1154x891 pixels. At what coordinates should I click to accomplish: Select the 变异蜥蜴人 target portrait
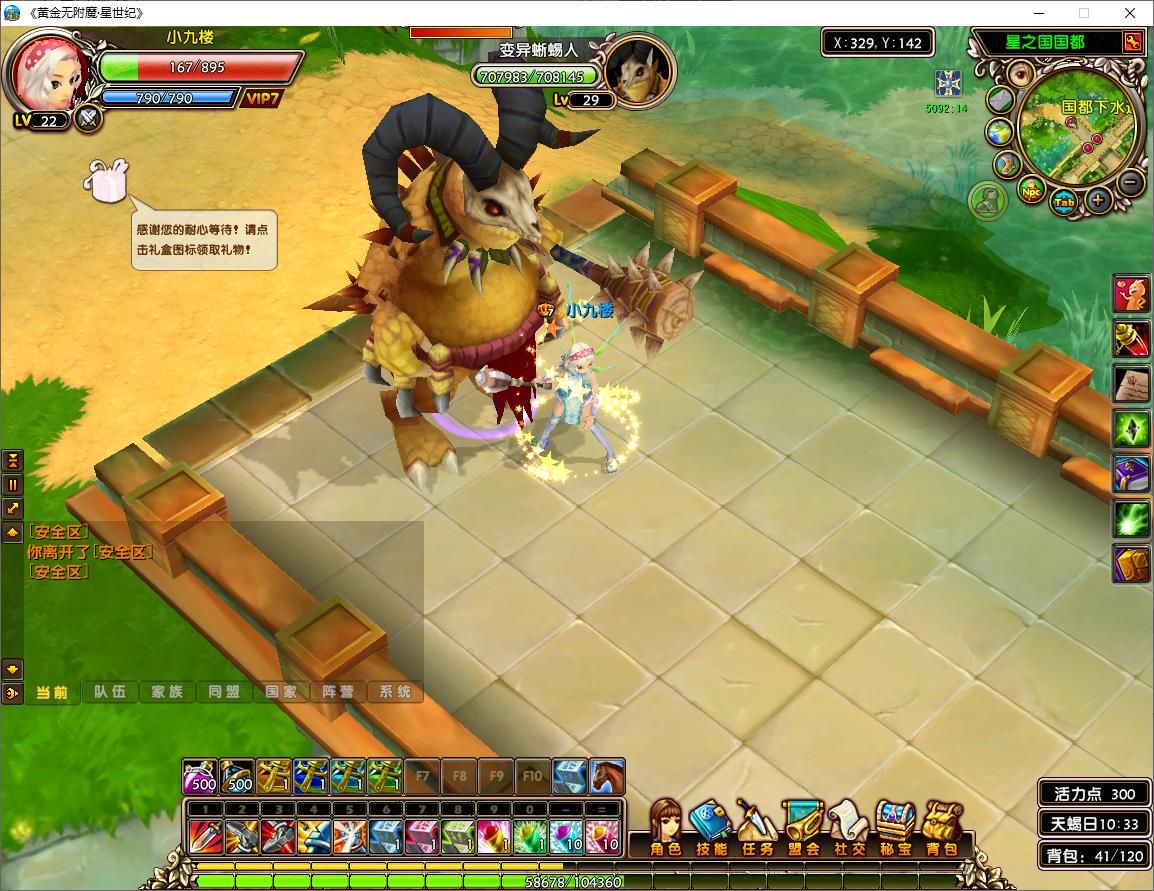click(640, 70)
